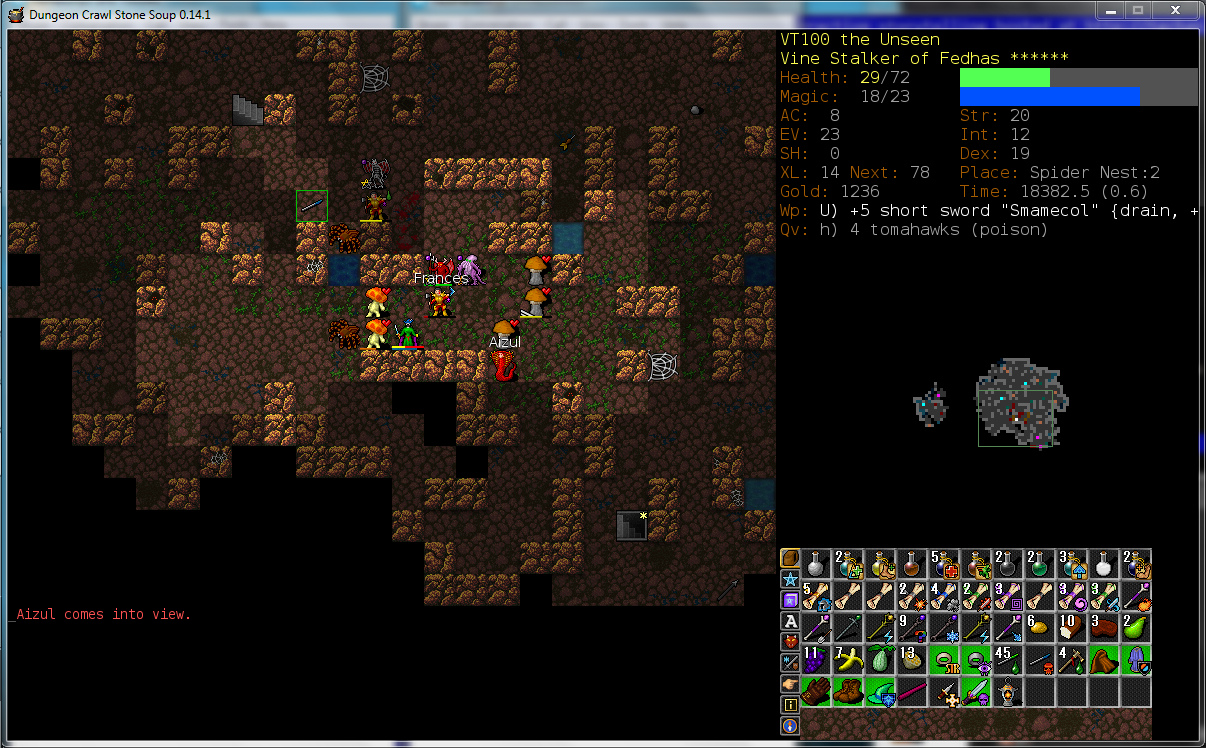Choose the two pears slot
Screen dimensions: 1206x748
click(x=1135, y=627)
